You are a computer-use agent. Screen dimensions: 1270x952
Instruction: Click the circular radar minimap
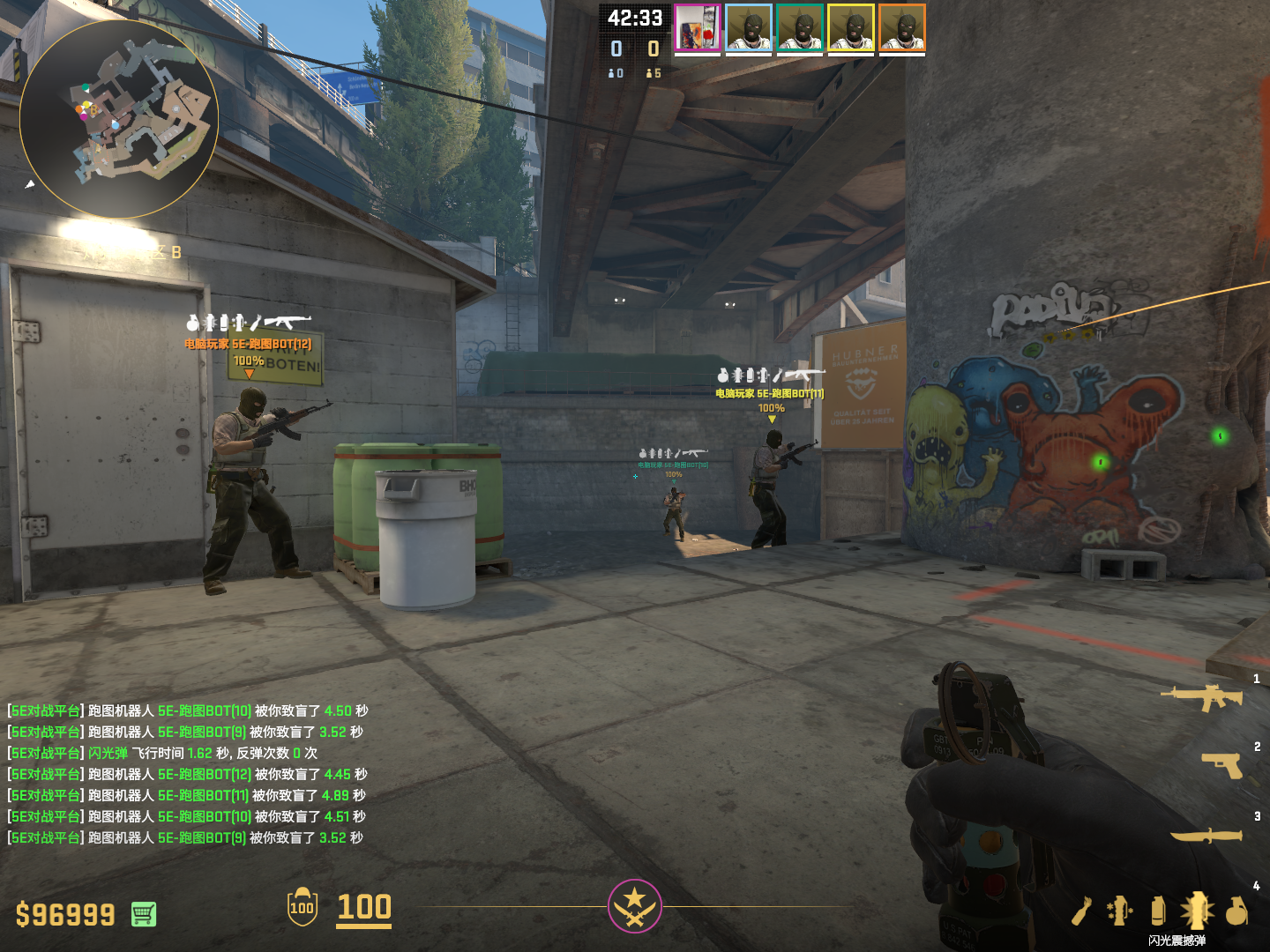(x=119, y=119)
